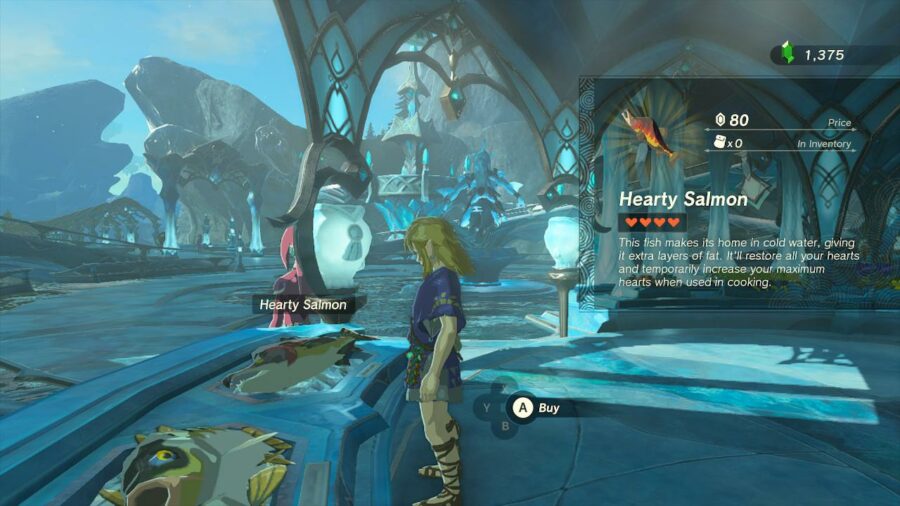
Task: Select the Hearty Salmon name tag
Action: (303, 305)
